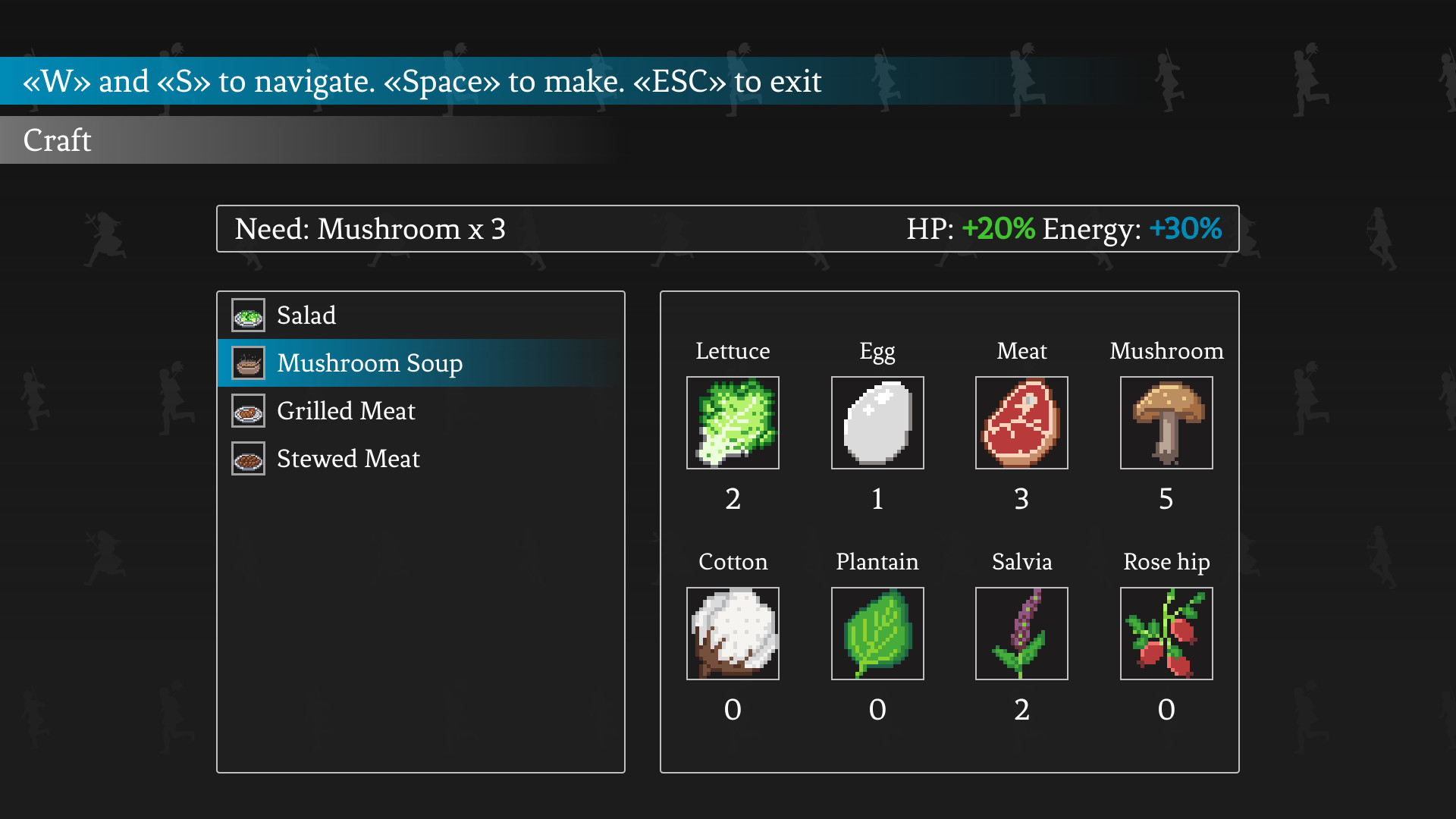Click the Rose hip berries icon
The image size is (1456, 819).
coord(1166,633)
